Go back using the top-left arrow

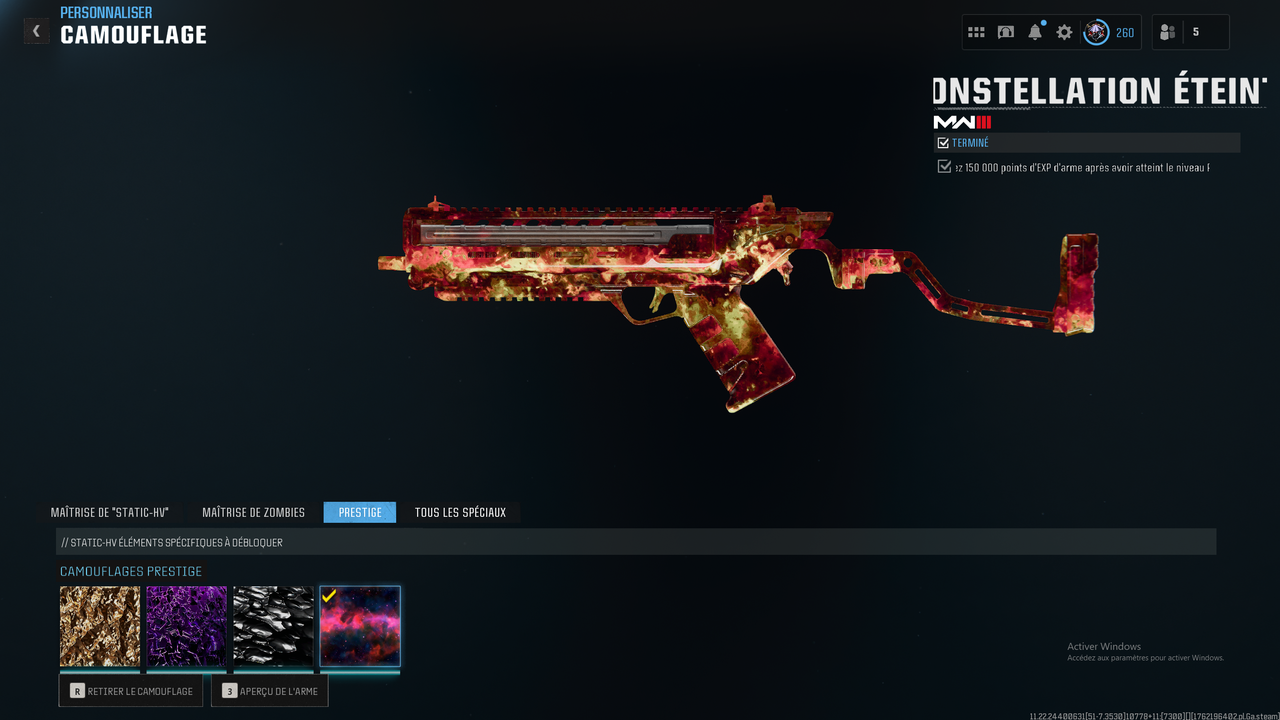pos(36,31)
